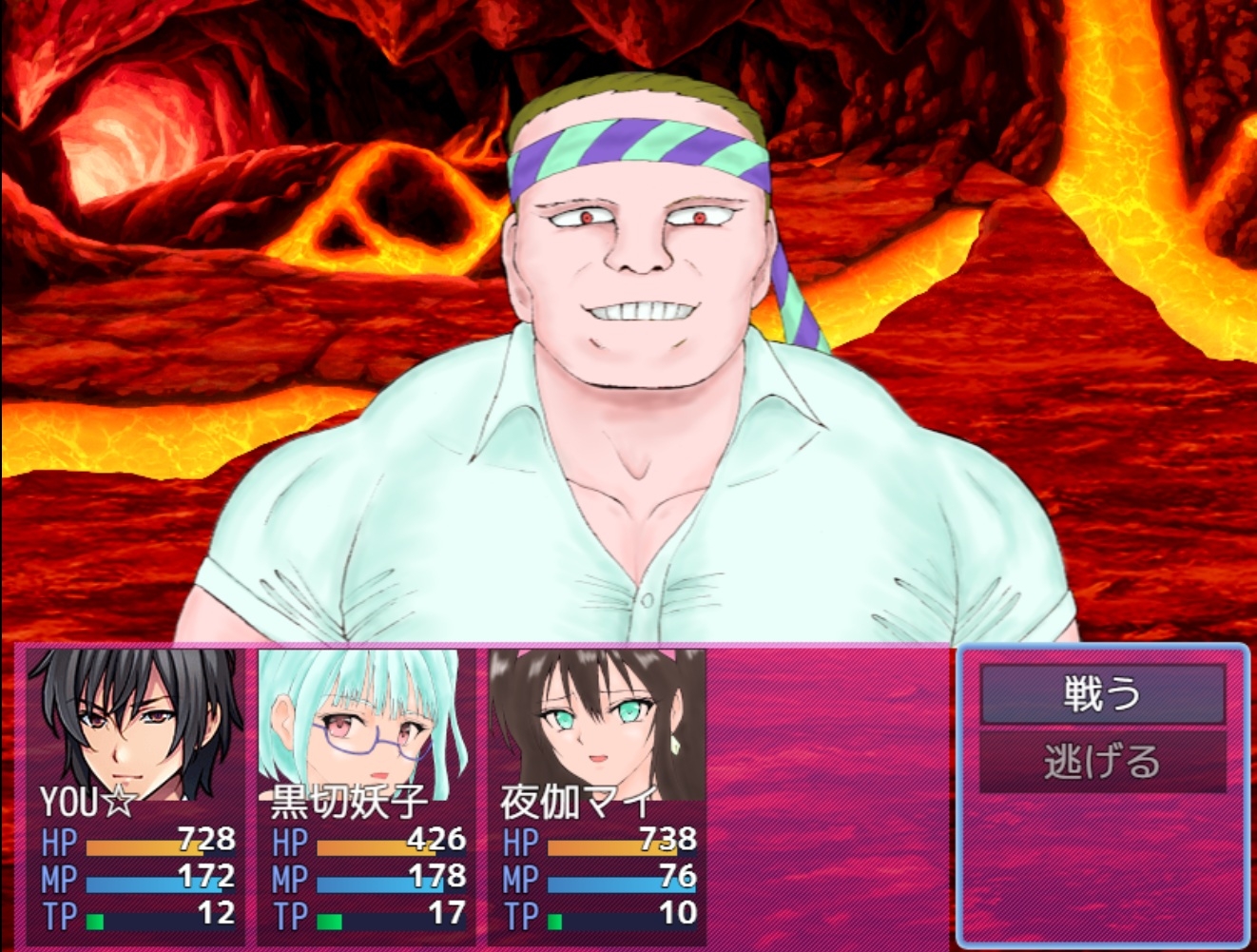Choose the 戦う (Fight) command

[x=1102, y=694]
